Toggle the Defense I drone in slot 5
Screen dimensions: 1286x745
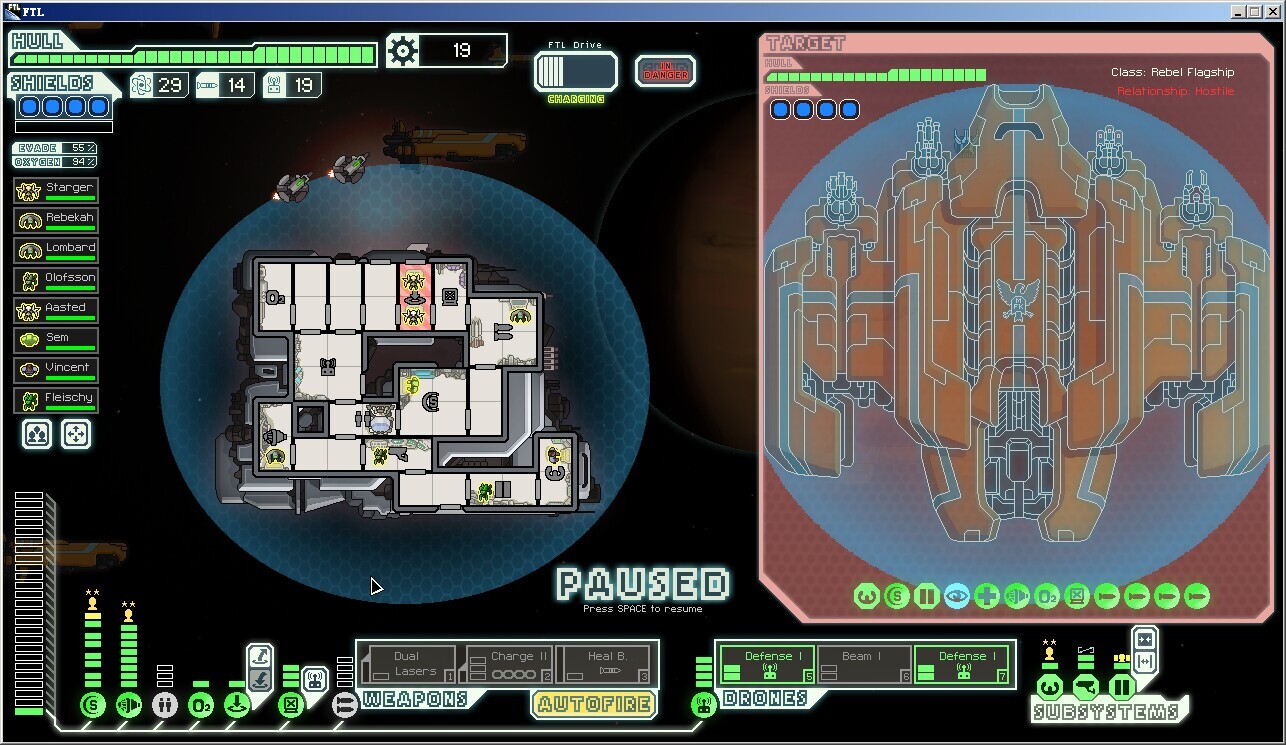(x=767, y=664)
